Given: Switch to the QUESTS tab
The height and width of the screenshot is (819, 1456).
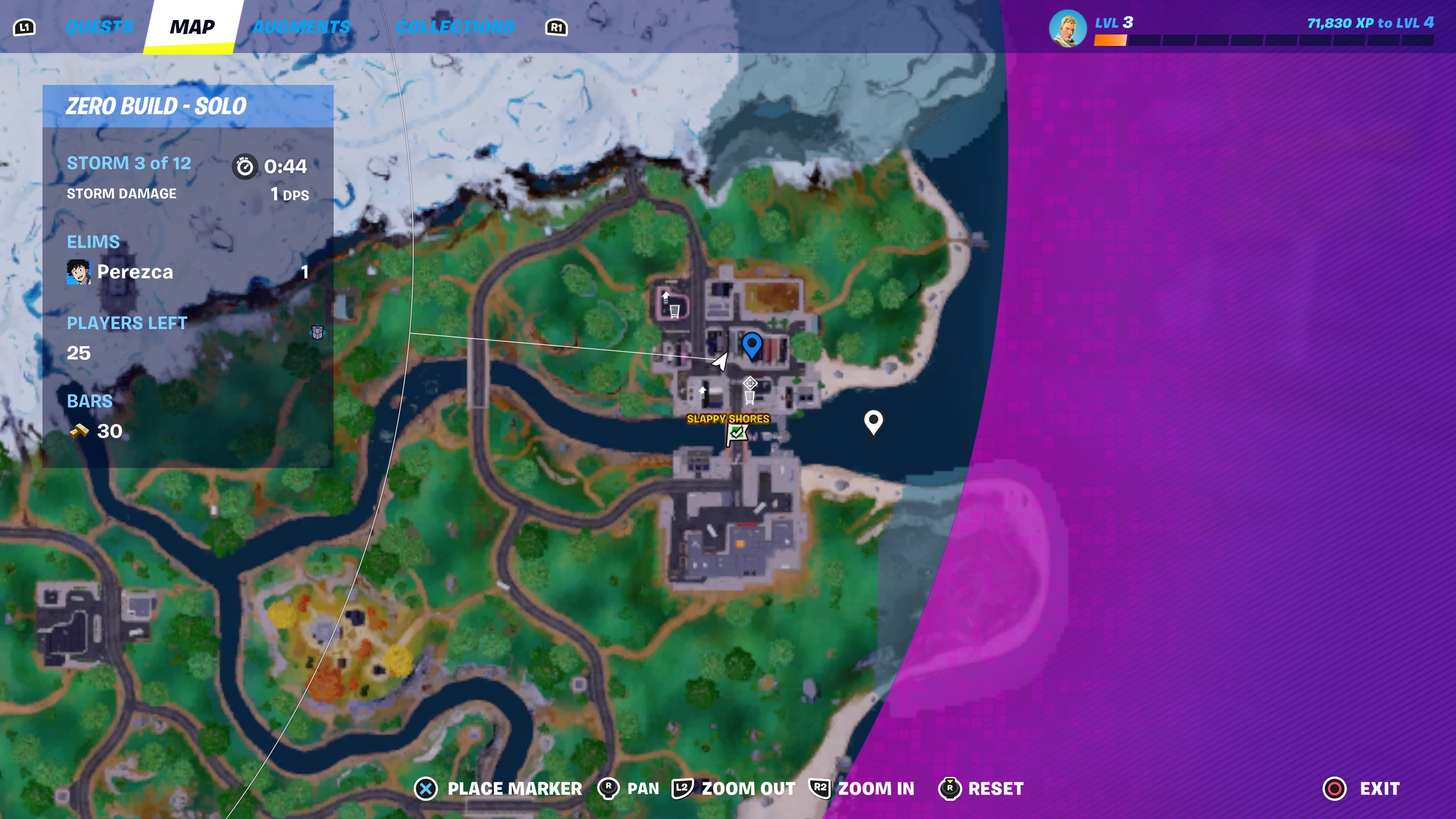Looking at the screenshot, I should (x=99, y=26).
